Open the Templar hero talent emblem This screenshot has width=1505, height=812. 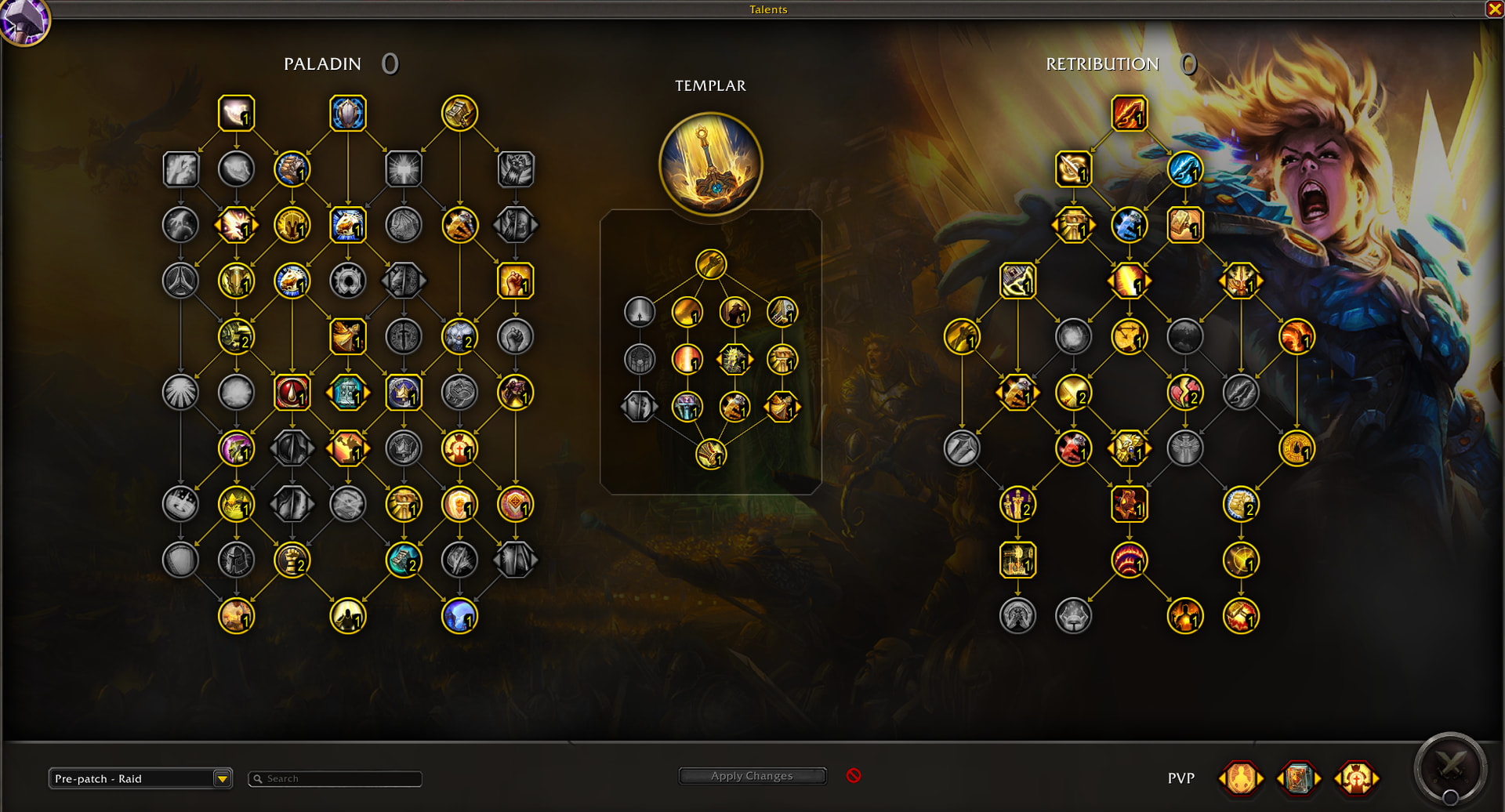(711, 164)
